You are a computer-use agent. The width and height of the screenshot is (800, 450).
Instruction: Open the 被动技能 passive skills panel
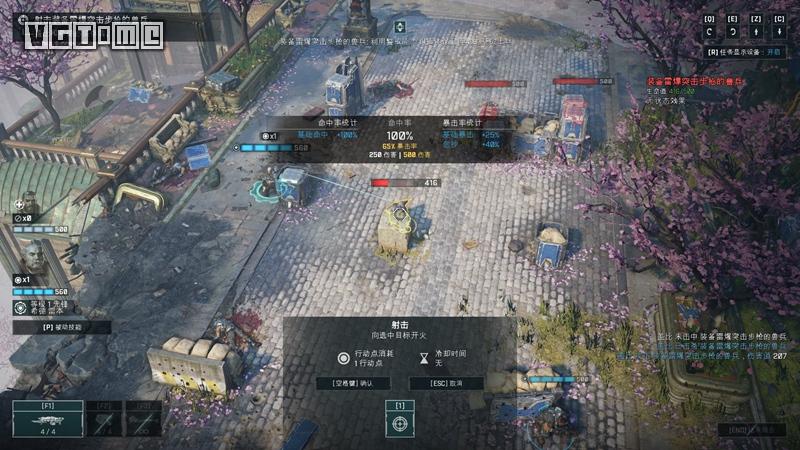click(x=61, y=327)
